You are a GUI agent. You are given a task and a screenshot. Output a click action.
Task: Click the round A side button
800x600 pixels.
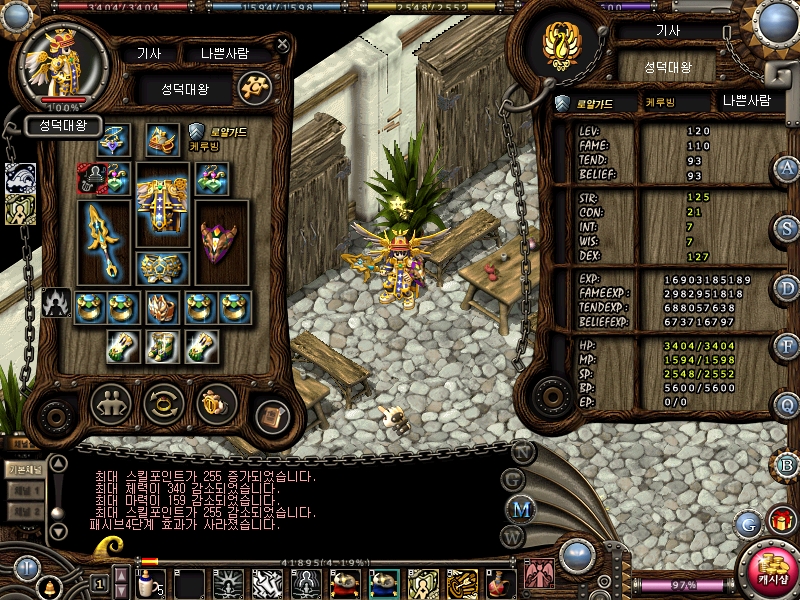tap(788, 168)
